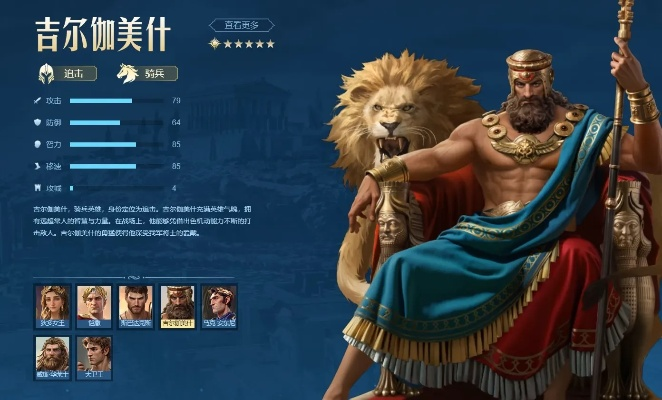Select the 骑兵 cavalry horse tag
662x400 pixels.
[147, 73]
